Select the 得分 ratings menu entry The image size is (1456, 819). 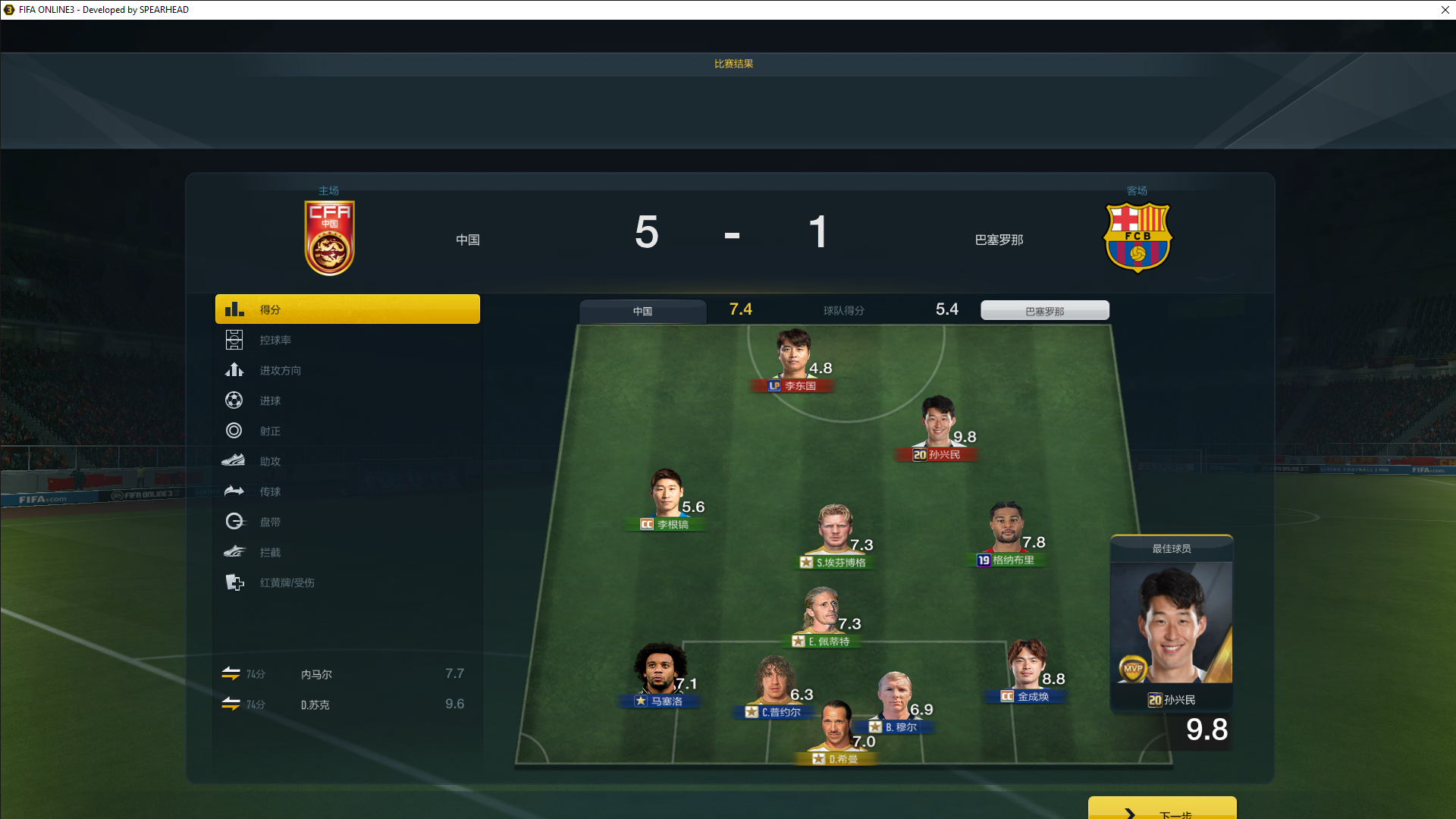(x=347, y=309)
